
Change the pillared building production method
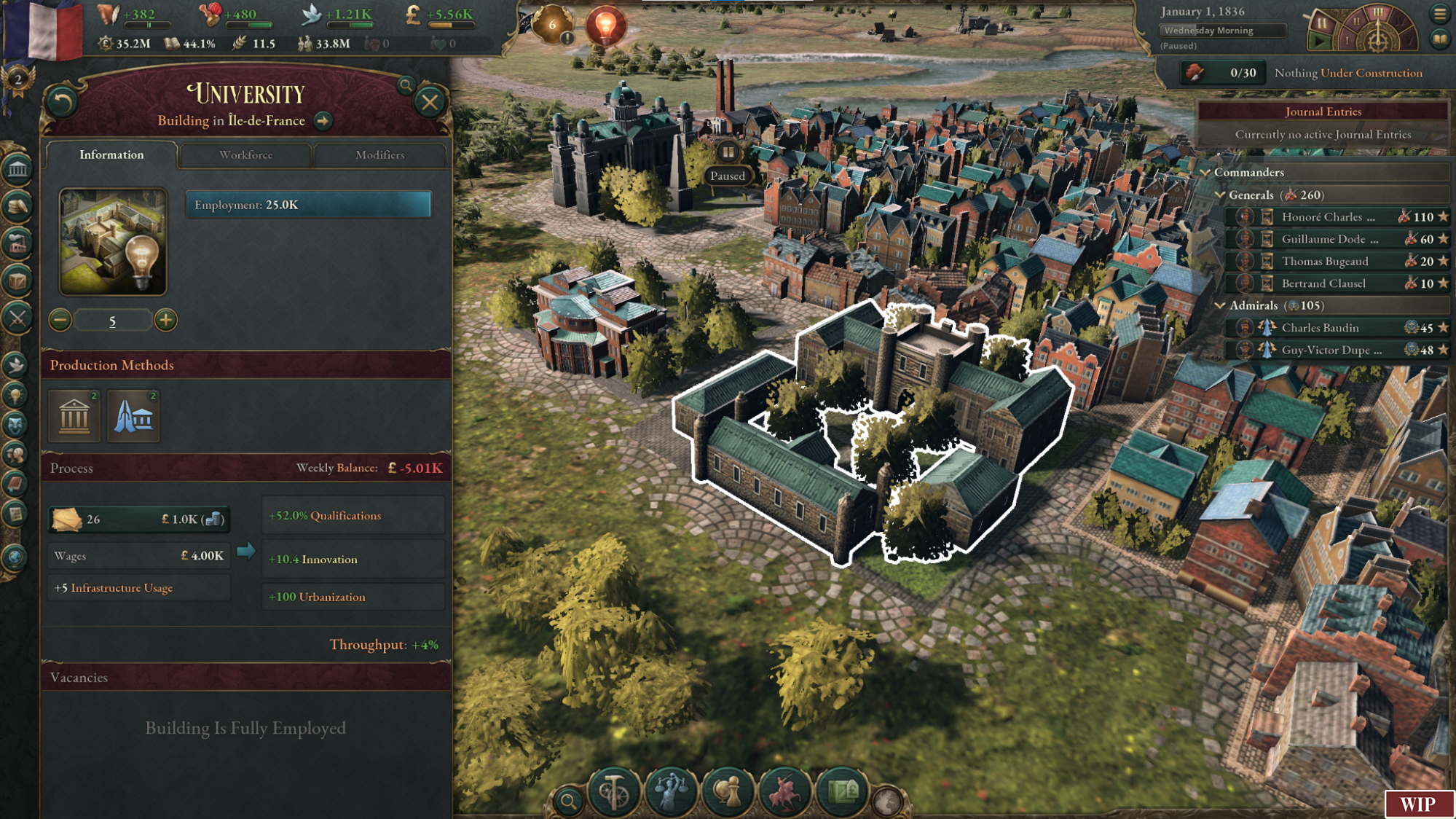pos(74,416)
